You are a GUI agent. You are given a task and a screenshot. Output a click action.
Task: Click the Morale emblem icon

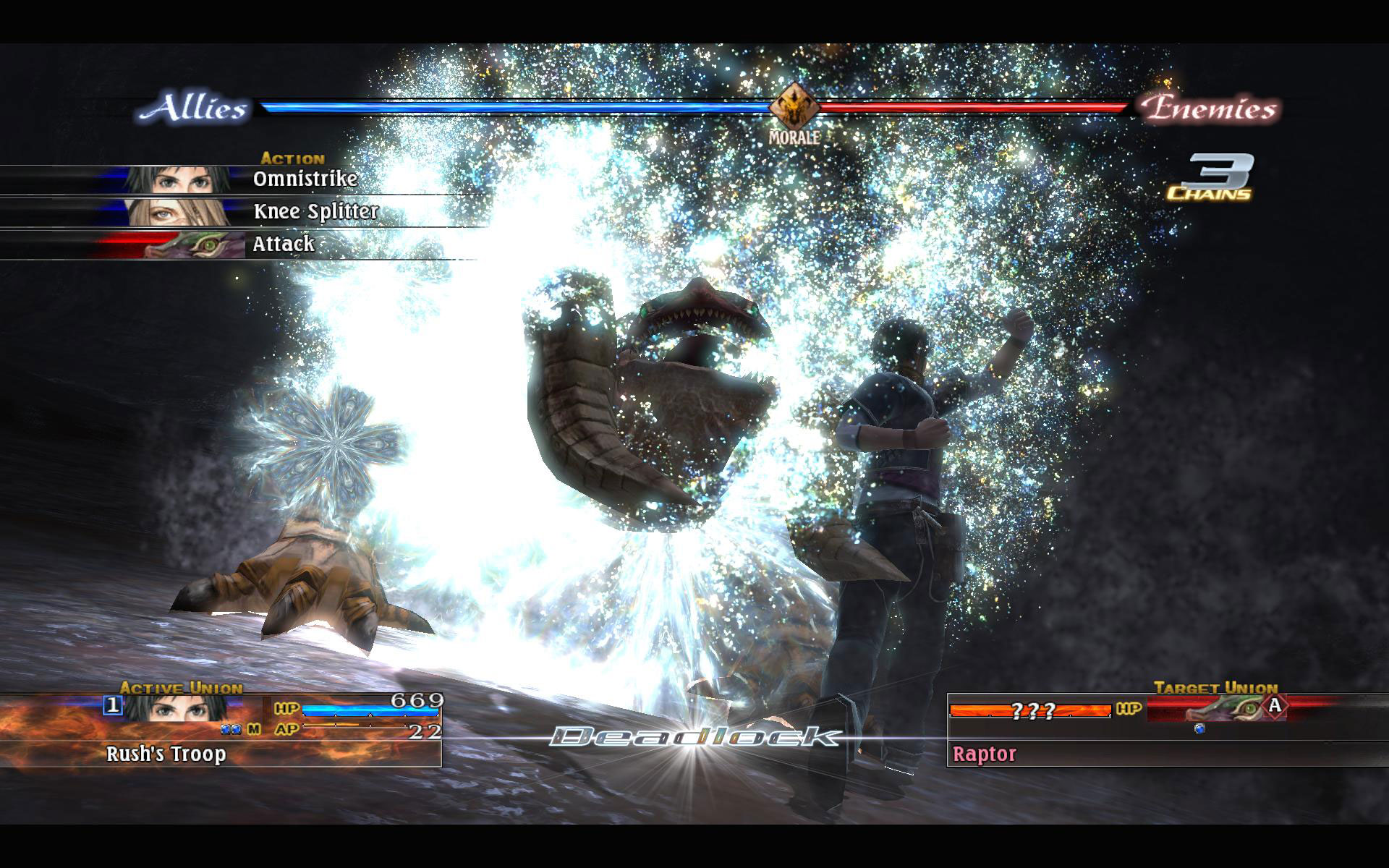tap(793, 107)
